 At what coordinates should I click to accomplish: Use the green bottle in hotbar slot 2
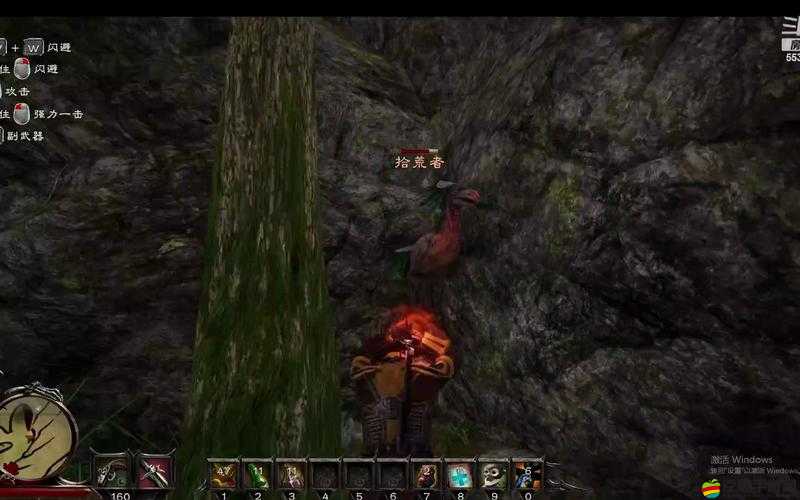point(257,476)
